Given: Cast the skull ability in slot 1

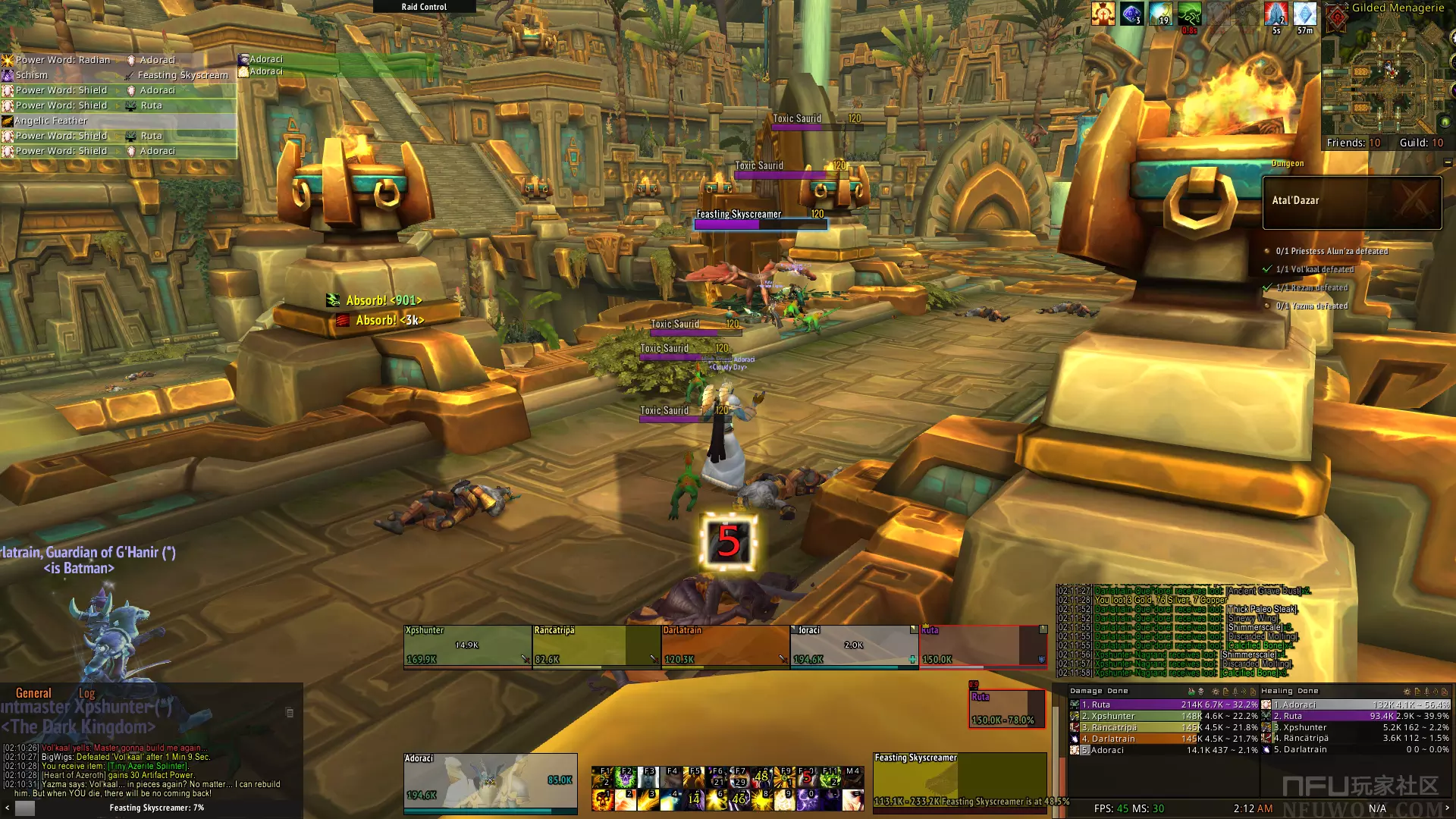Looking at the screenshot, I should [x=603, y=799].
